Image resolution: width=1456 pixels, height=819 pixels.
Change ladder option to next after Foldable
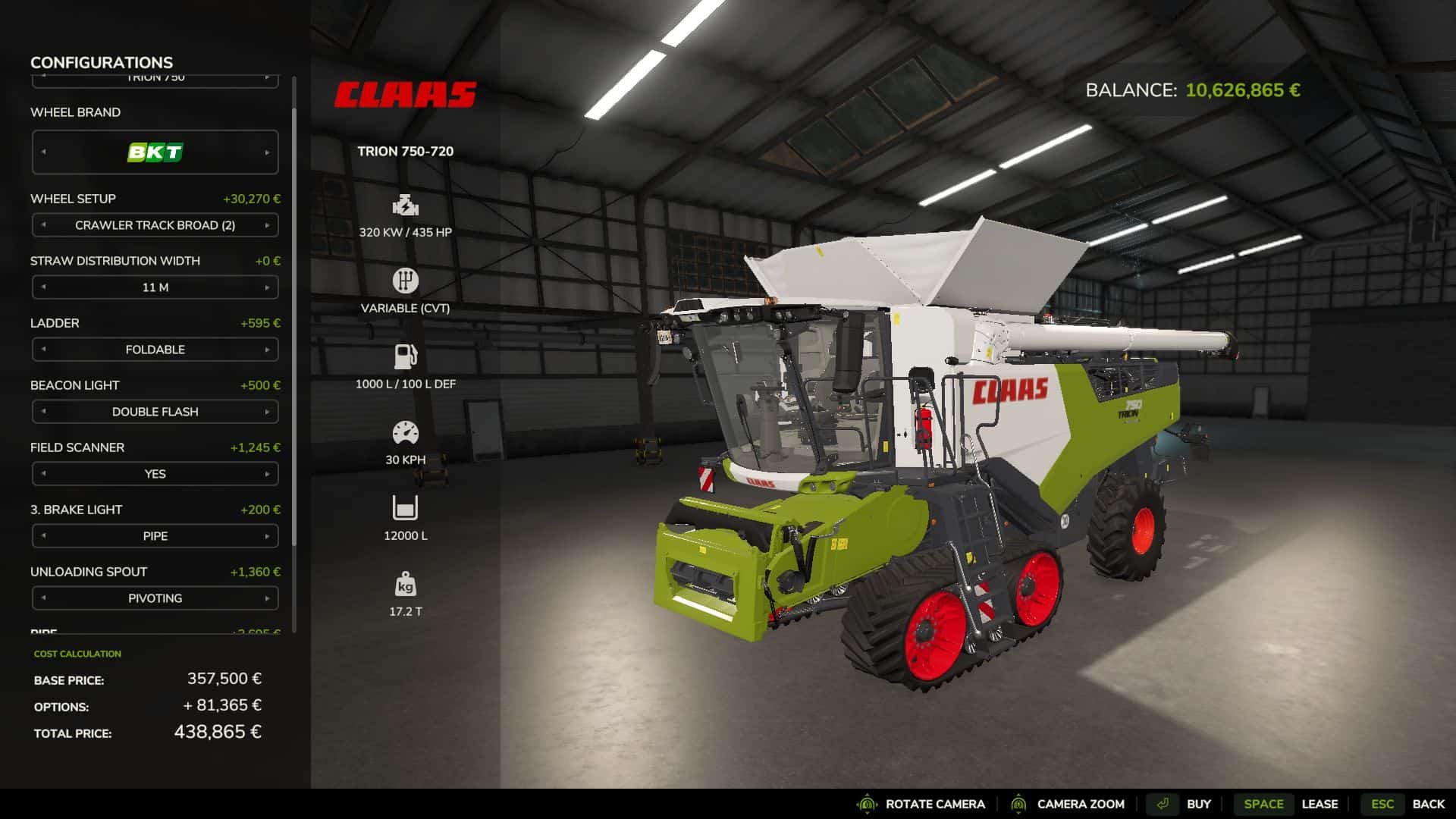(267, 350)
